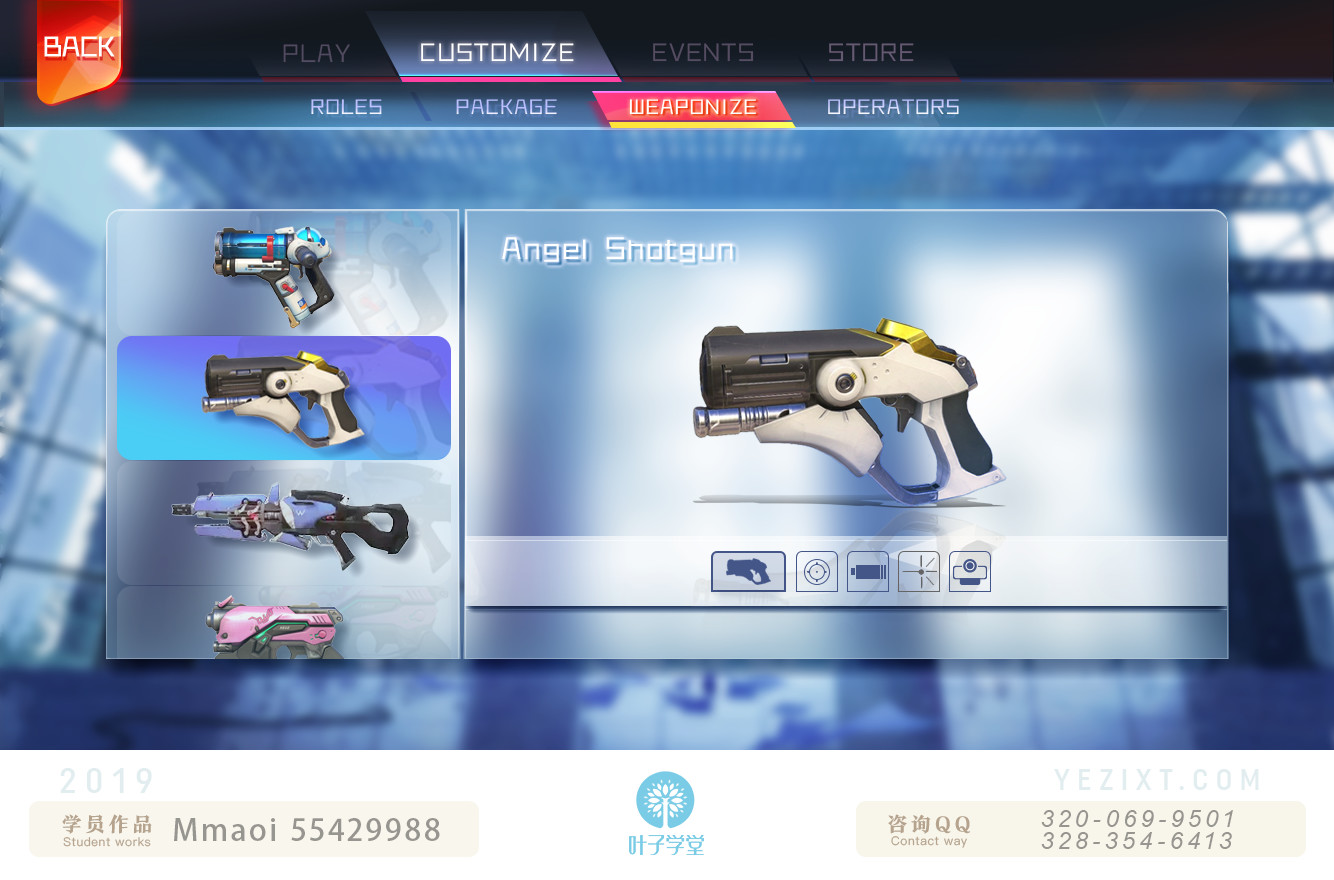Pick the purple sniper rifle weapon

pyautogui.click(x=284, y=522)
